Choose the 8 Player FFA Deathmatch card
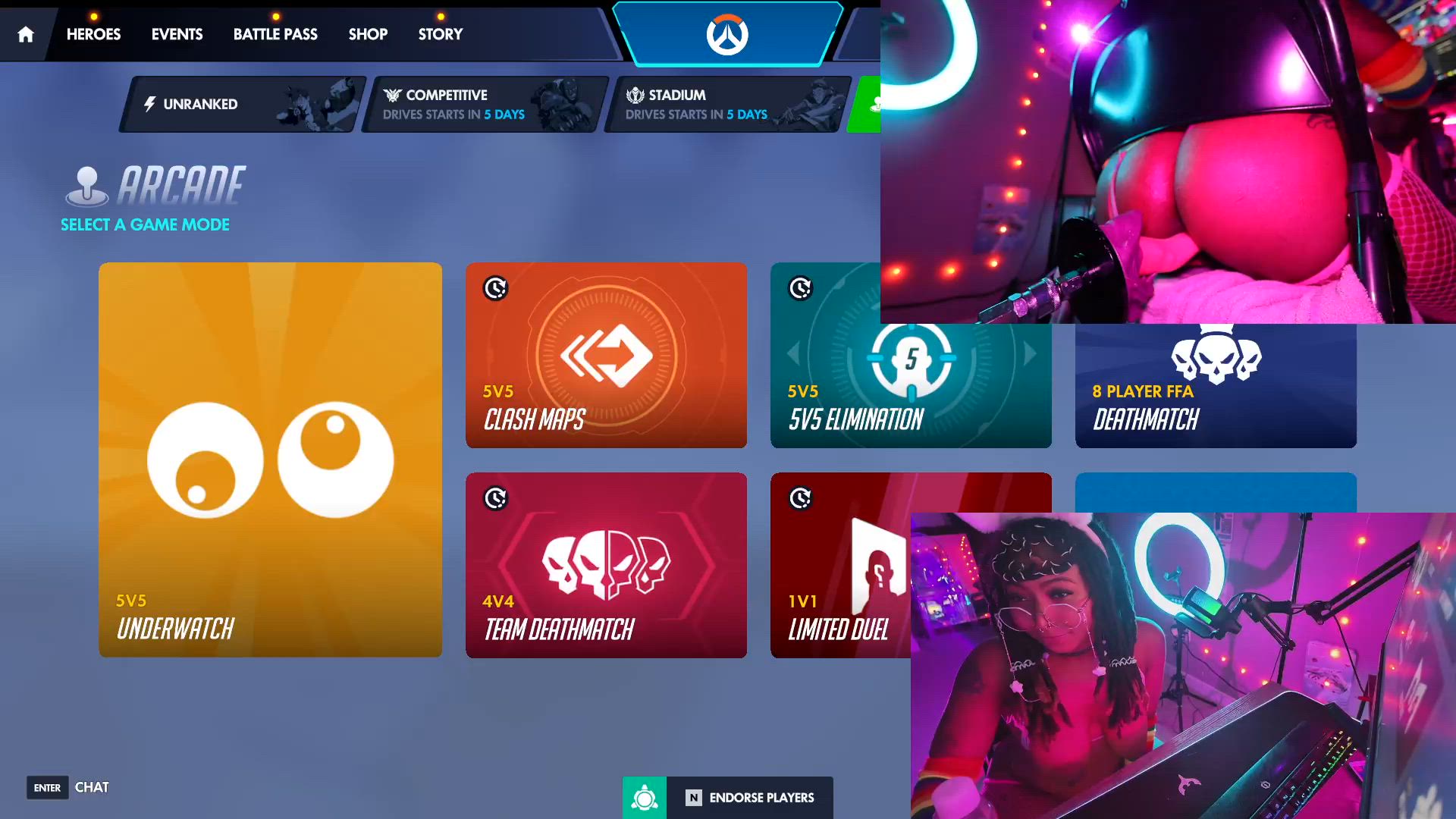 pyautogui.click(x=1215, y=387)
